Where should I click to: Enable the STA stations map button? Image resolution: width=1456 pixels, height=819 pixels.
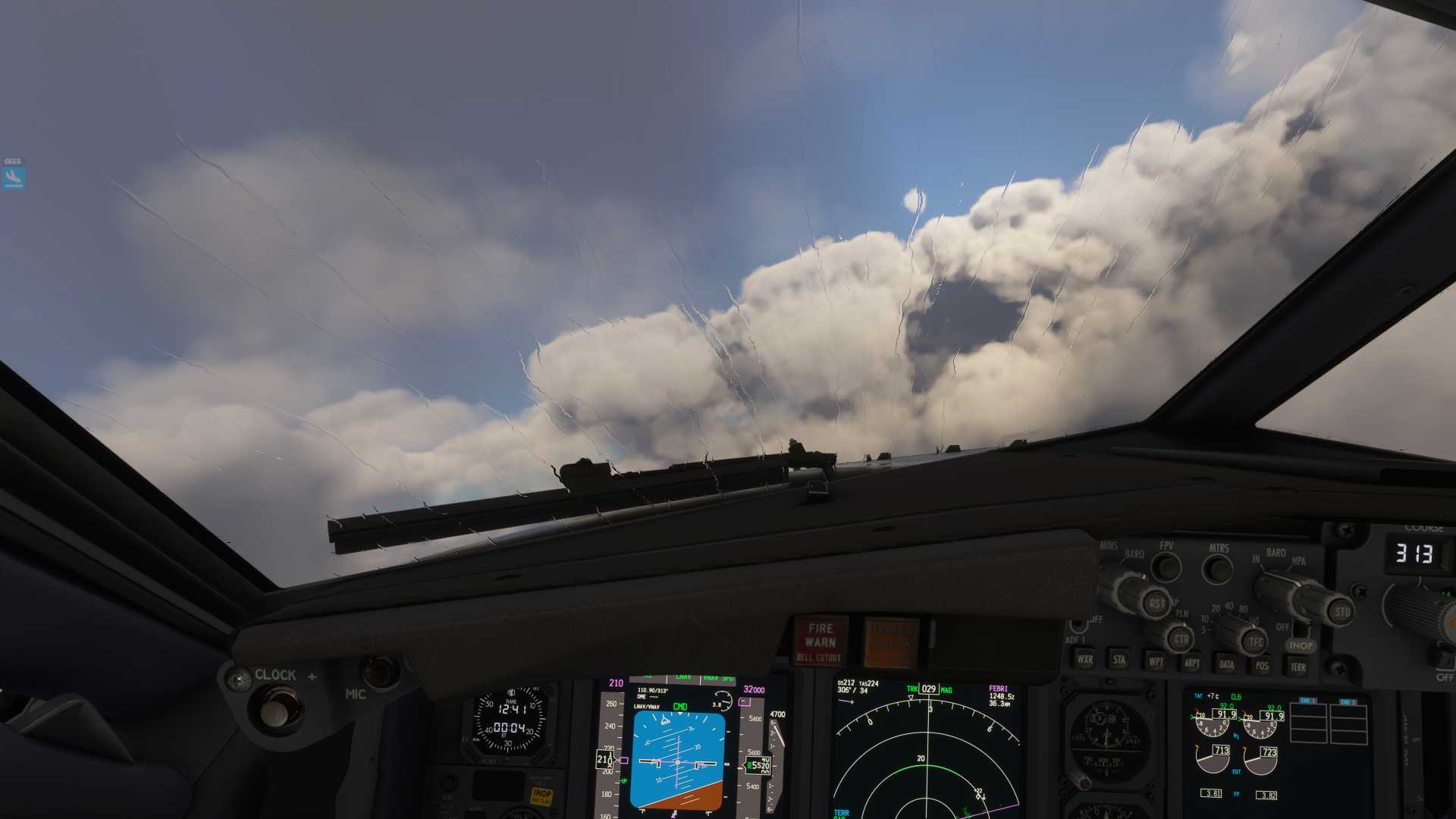tap(1119, 660)
